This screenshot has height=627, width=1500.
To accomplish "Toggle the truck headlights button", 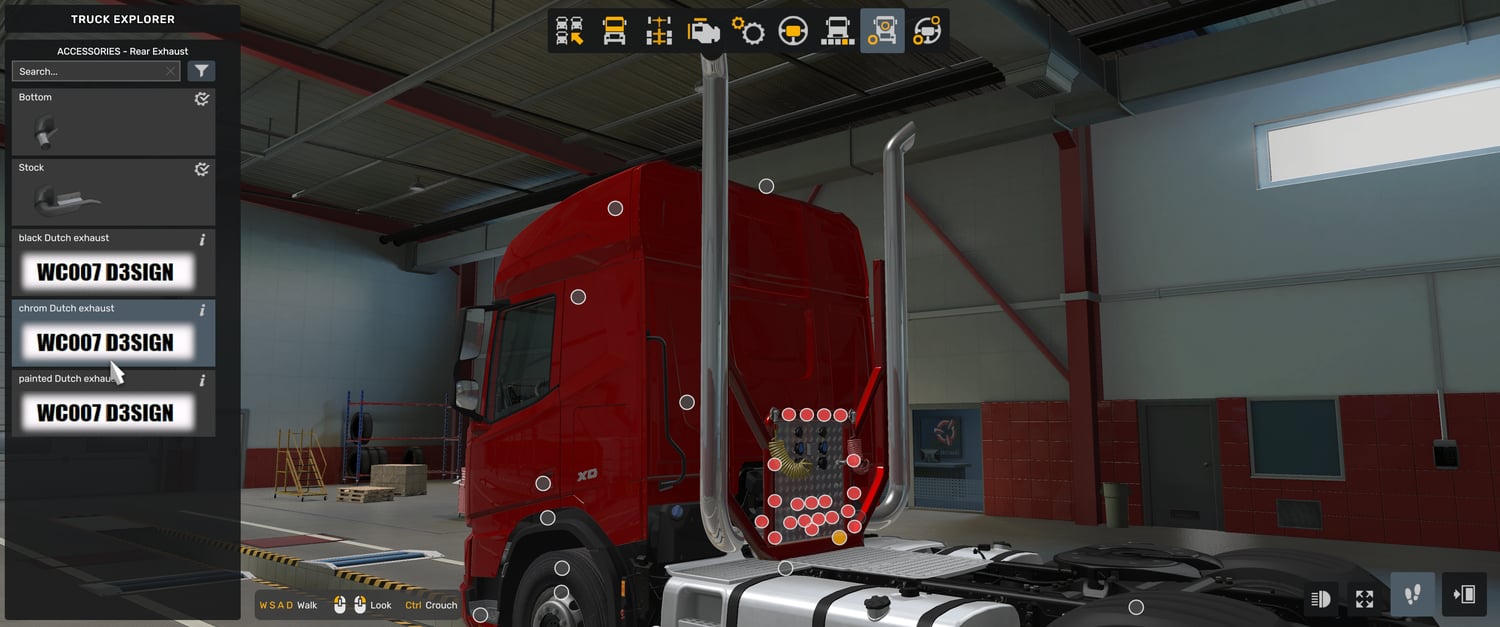I will tap(1320, 598).
